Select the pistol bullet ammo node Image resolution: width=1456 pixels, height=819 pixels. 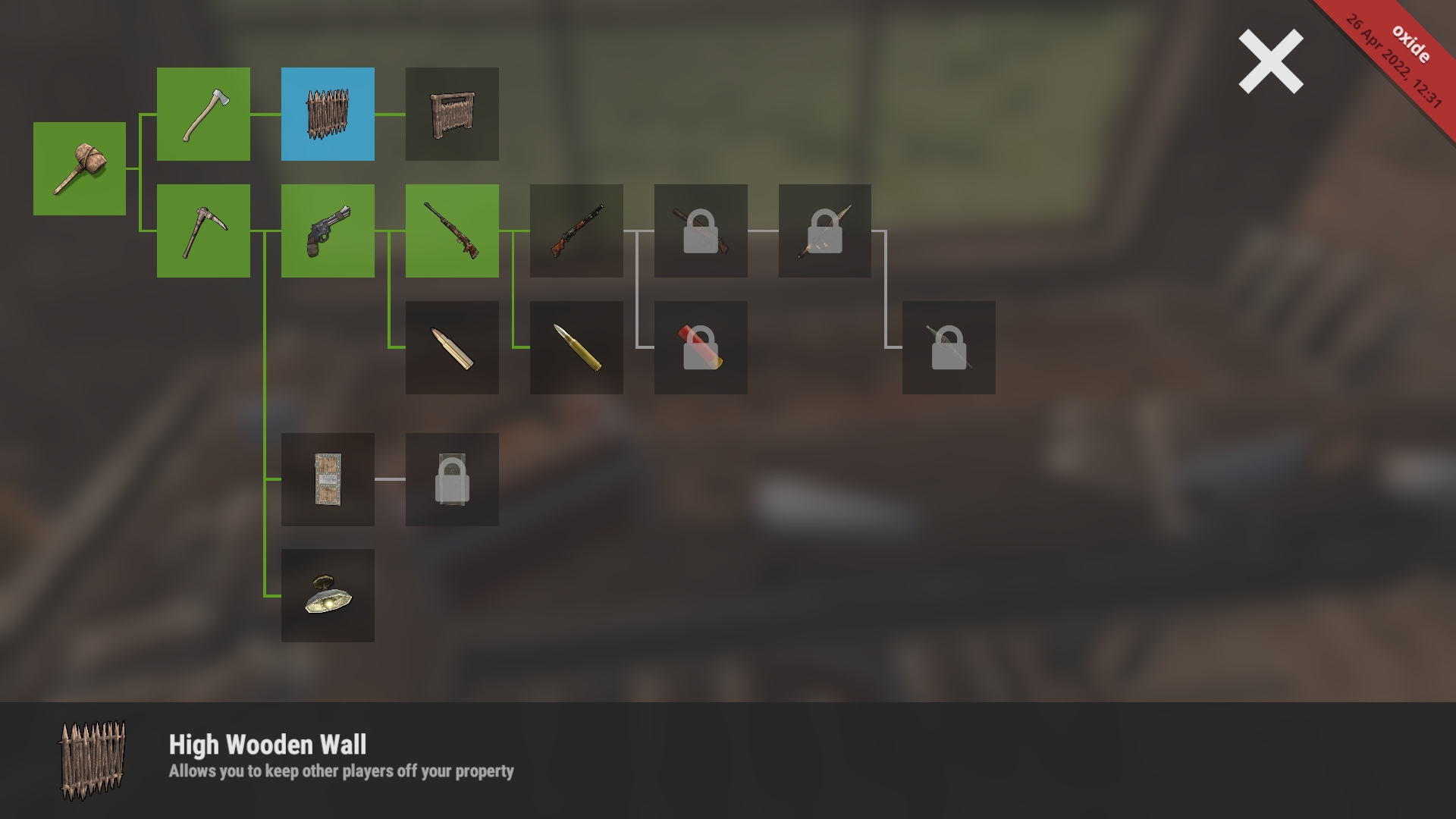pos(452,347)
